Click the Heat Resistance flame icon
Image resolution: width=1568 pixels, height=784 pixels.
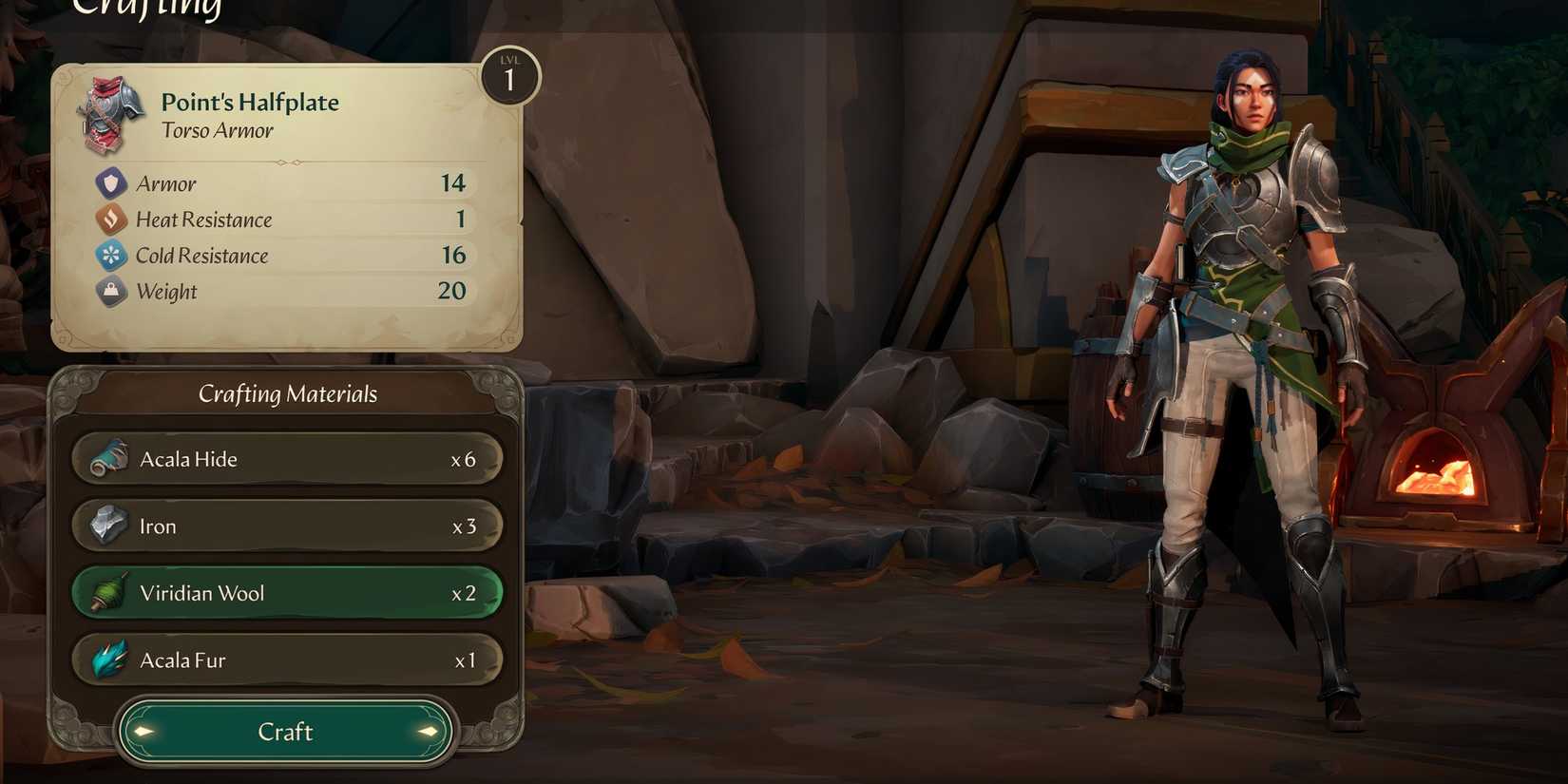click(x=111, y=219)
